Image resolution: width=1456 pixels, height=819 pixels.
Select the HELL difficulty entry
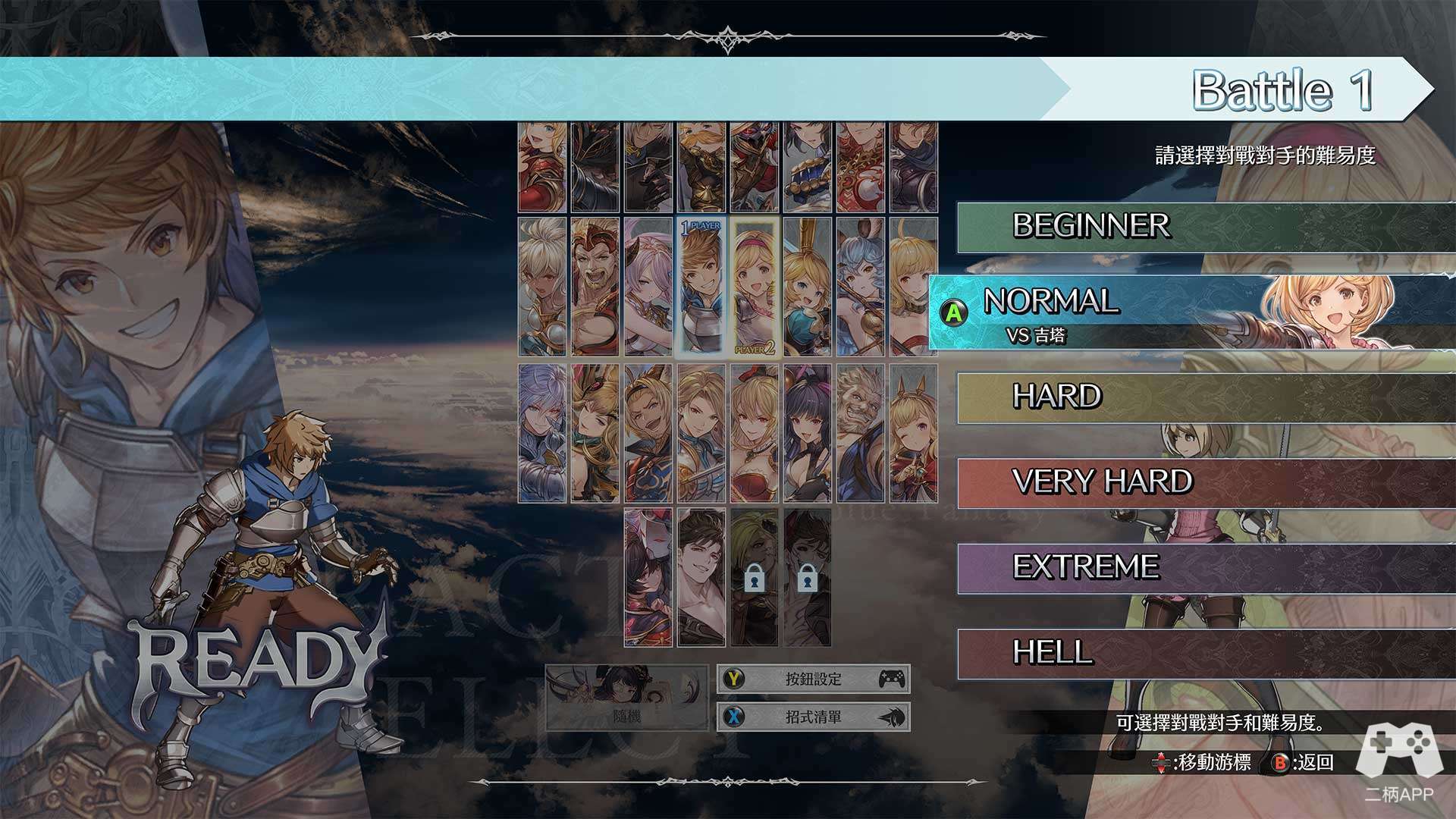tap(1206, 653)
